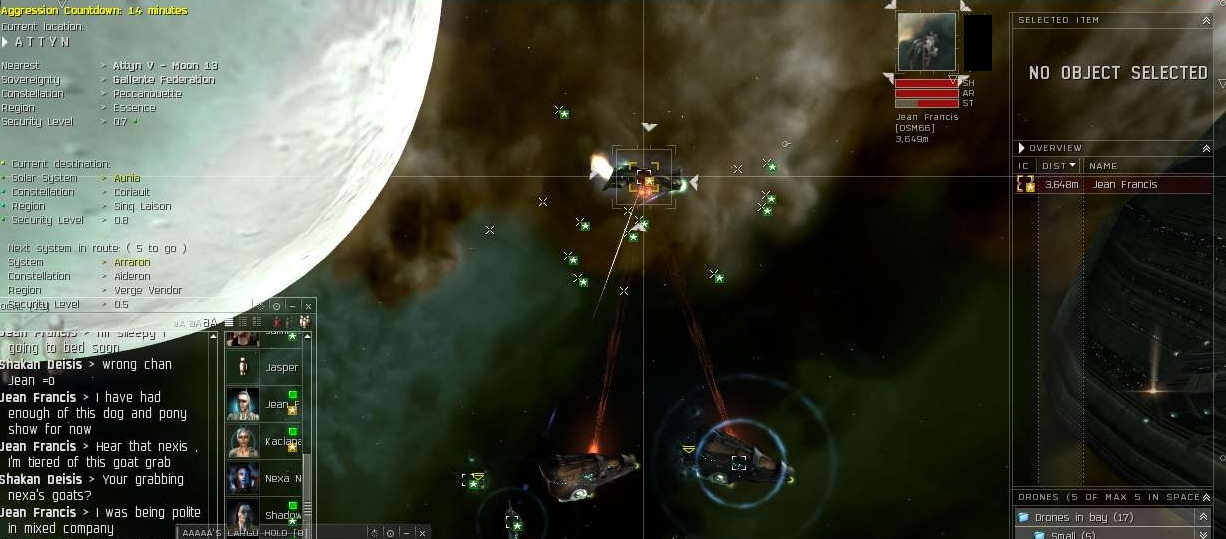
Task: Collapse the Overview panel
Action: (1207, 148)
